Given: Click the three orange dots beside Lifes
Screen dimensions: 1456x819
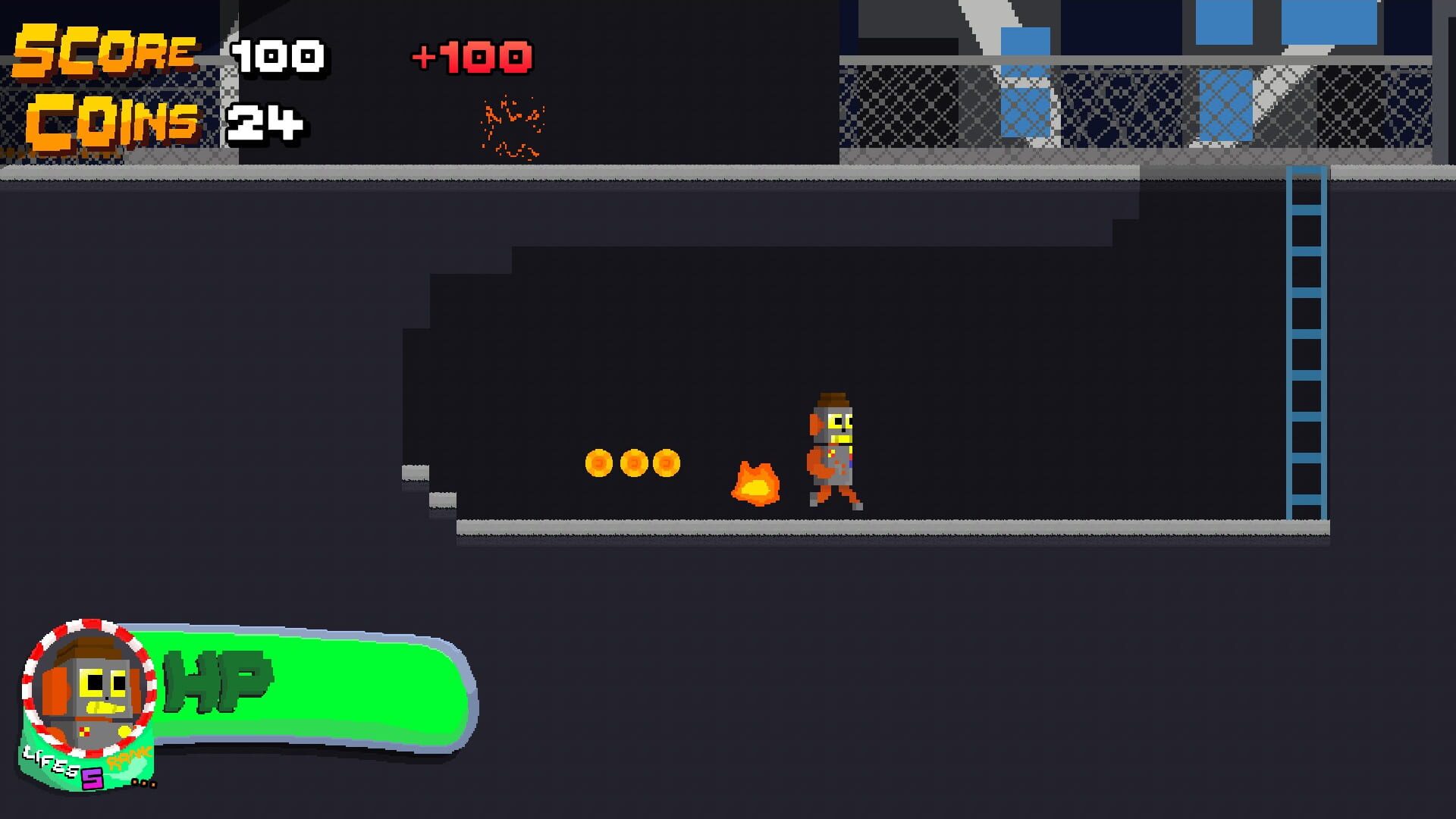Looking at the screenshot, I should [x=144, y=783].
